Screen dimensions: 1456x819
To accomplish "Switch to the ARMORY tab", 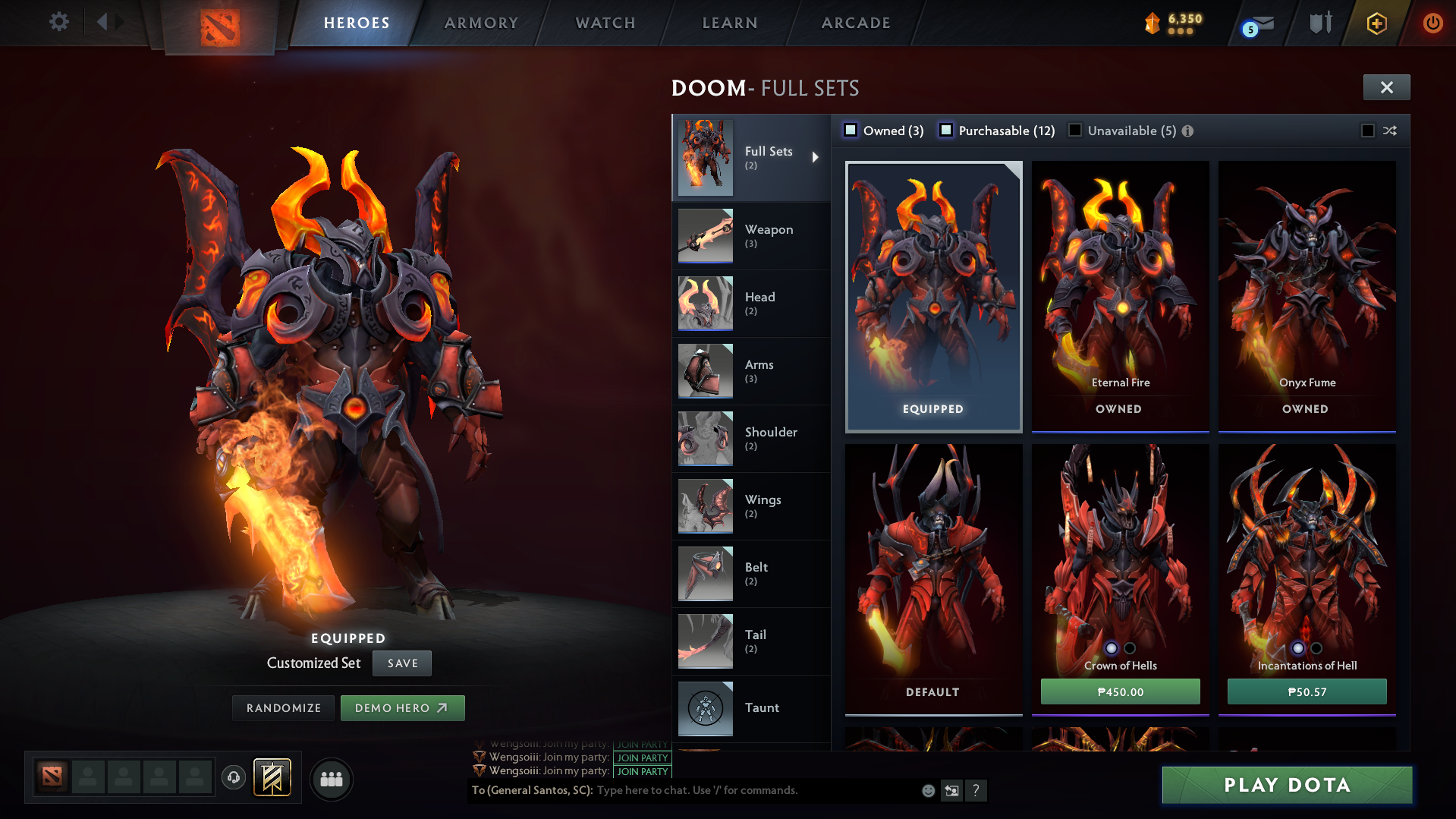I will [481, 23].
